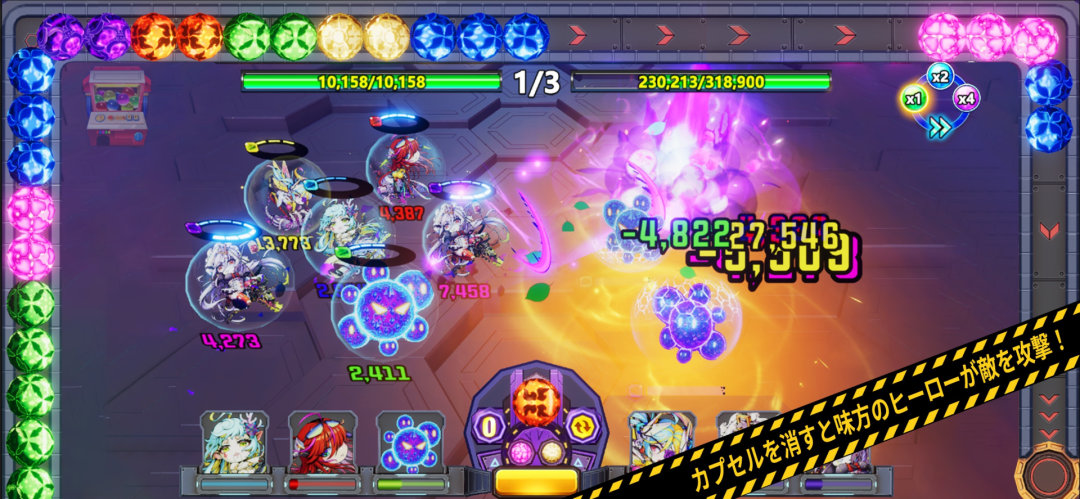Select the blue bubble-cluster hero portrait

(x=404, y=442)
